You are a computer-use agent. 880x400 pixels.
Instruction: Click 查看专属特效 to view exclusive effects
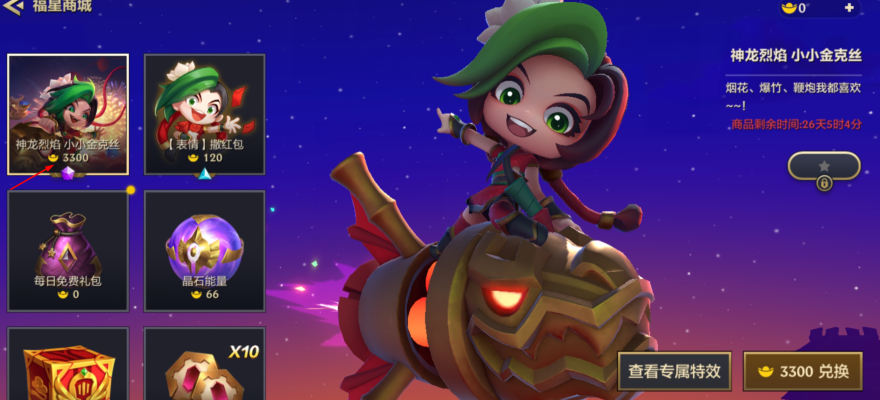(x=674, y=371)
